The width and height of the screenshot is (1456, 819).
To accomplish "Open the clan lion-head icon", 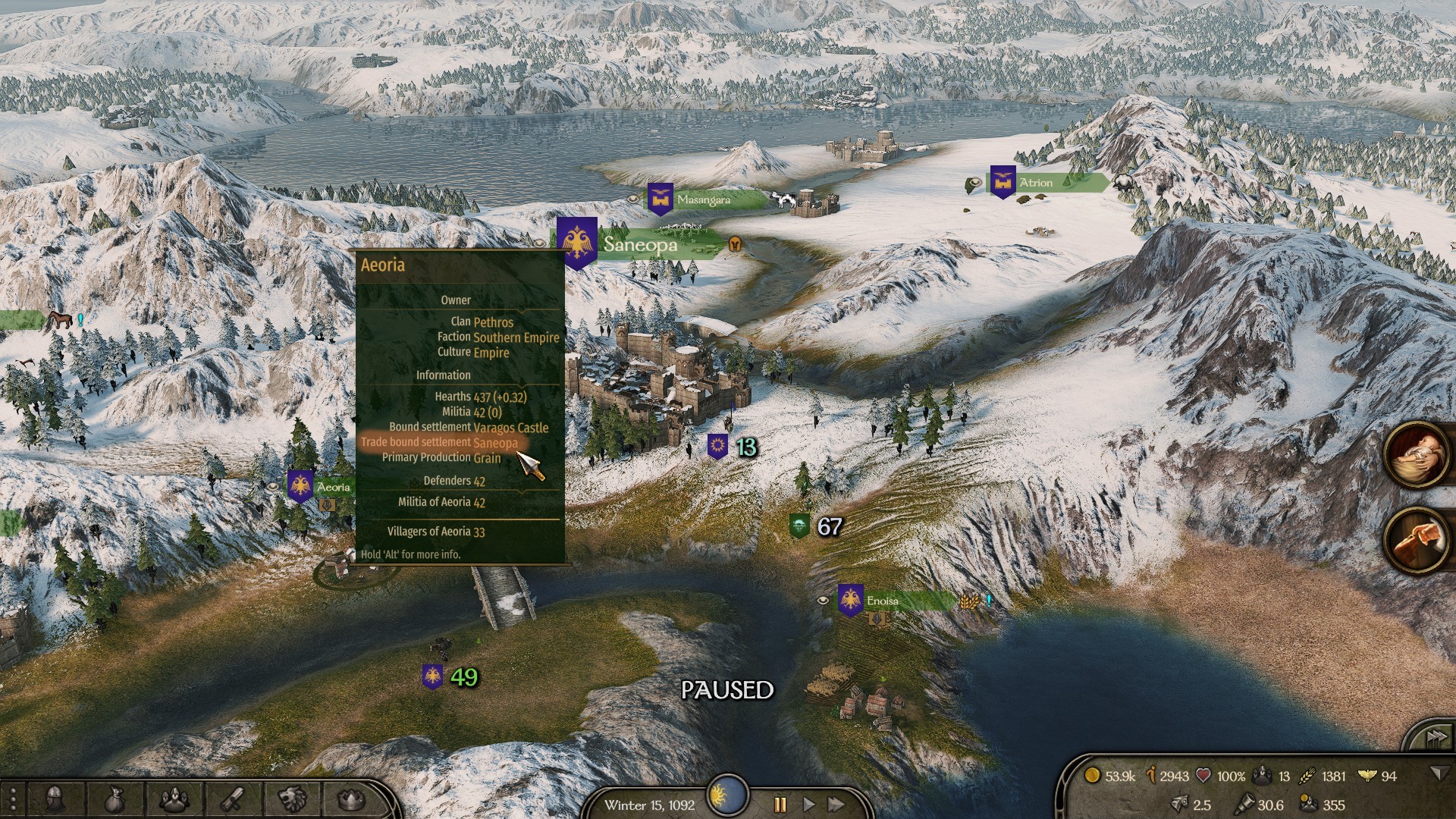I will pos(292,799).
